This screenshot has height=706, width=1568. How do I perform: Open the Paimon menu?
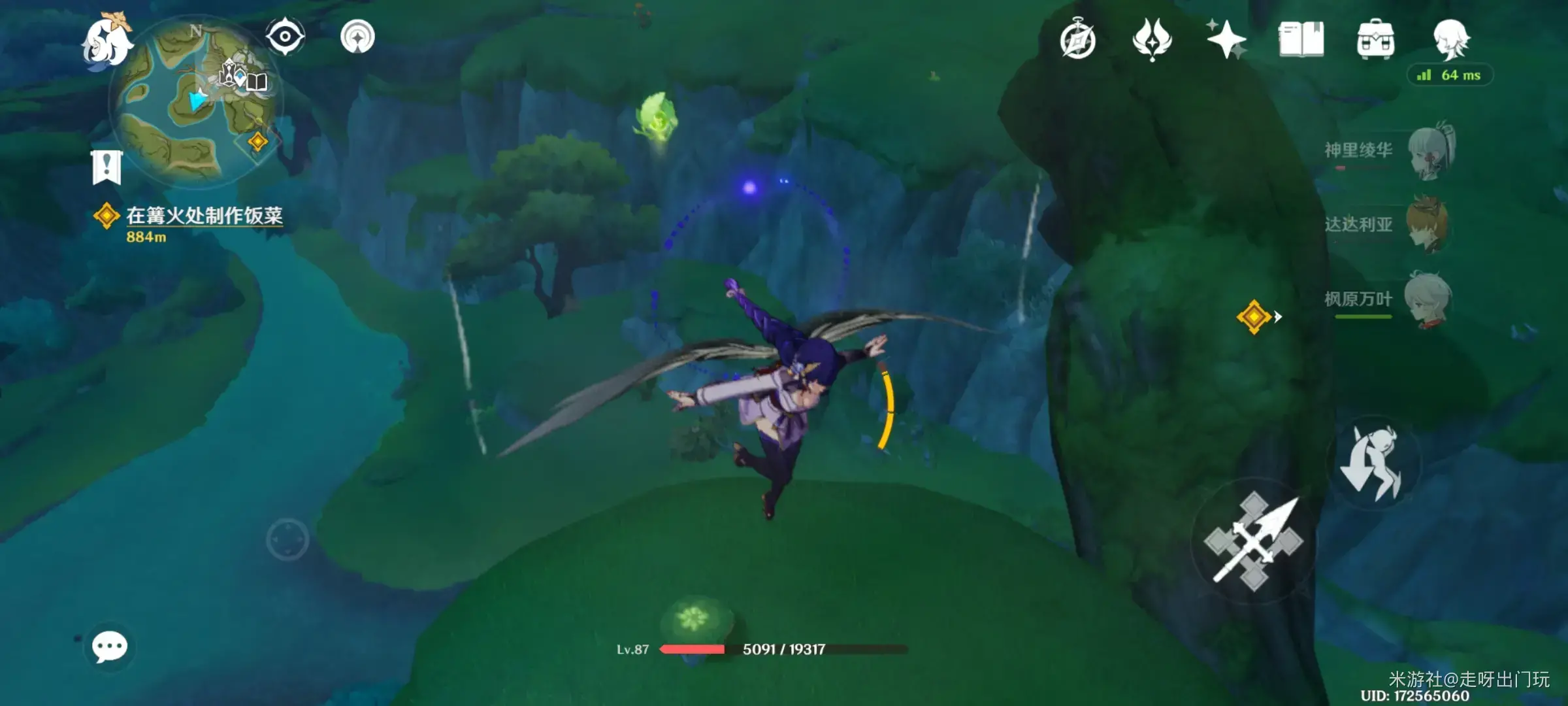(106, 43)
